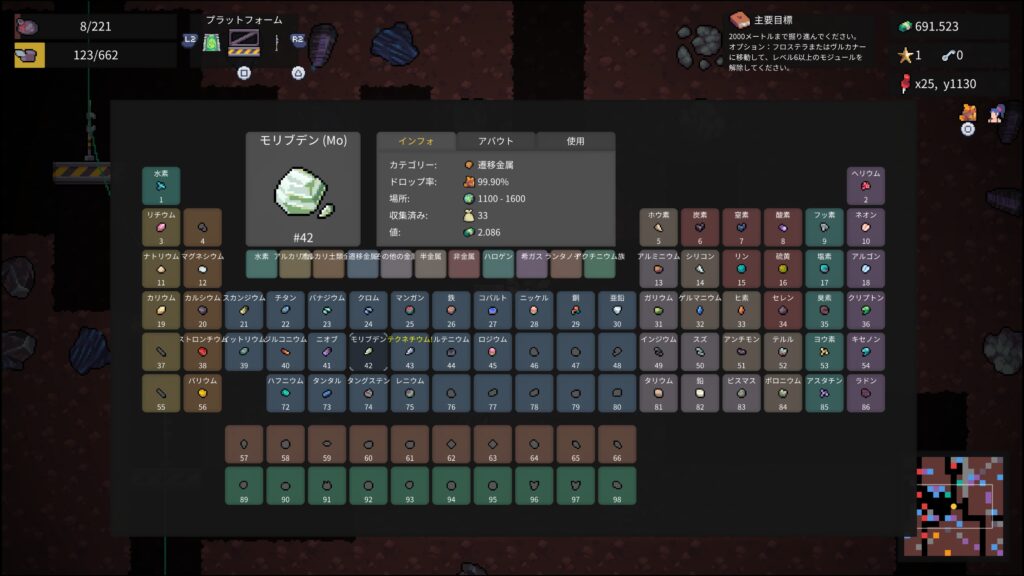This screenshot has height=576, width=1024.
Task: Pick the ネオン element tile
Action: click(866, 227)
